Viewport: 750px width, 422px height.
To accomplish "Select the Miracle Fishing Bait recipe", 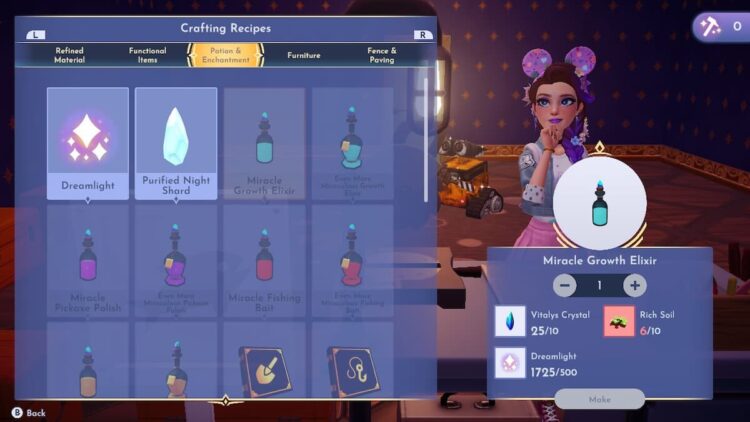I will click(x=264, y=260).
